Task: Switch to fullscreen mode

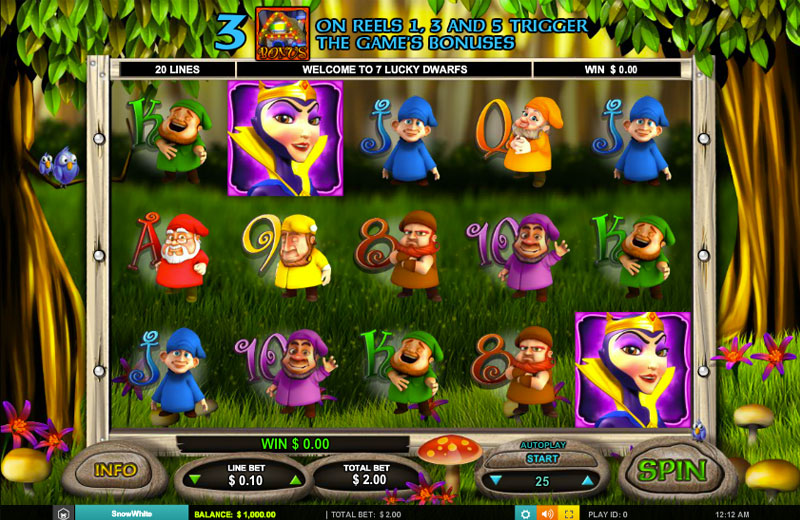Action: 570,513
